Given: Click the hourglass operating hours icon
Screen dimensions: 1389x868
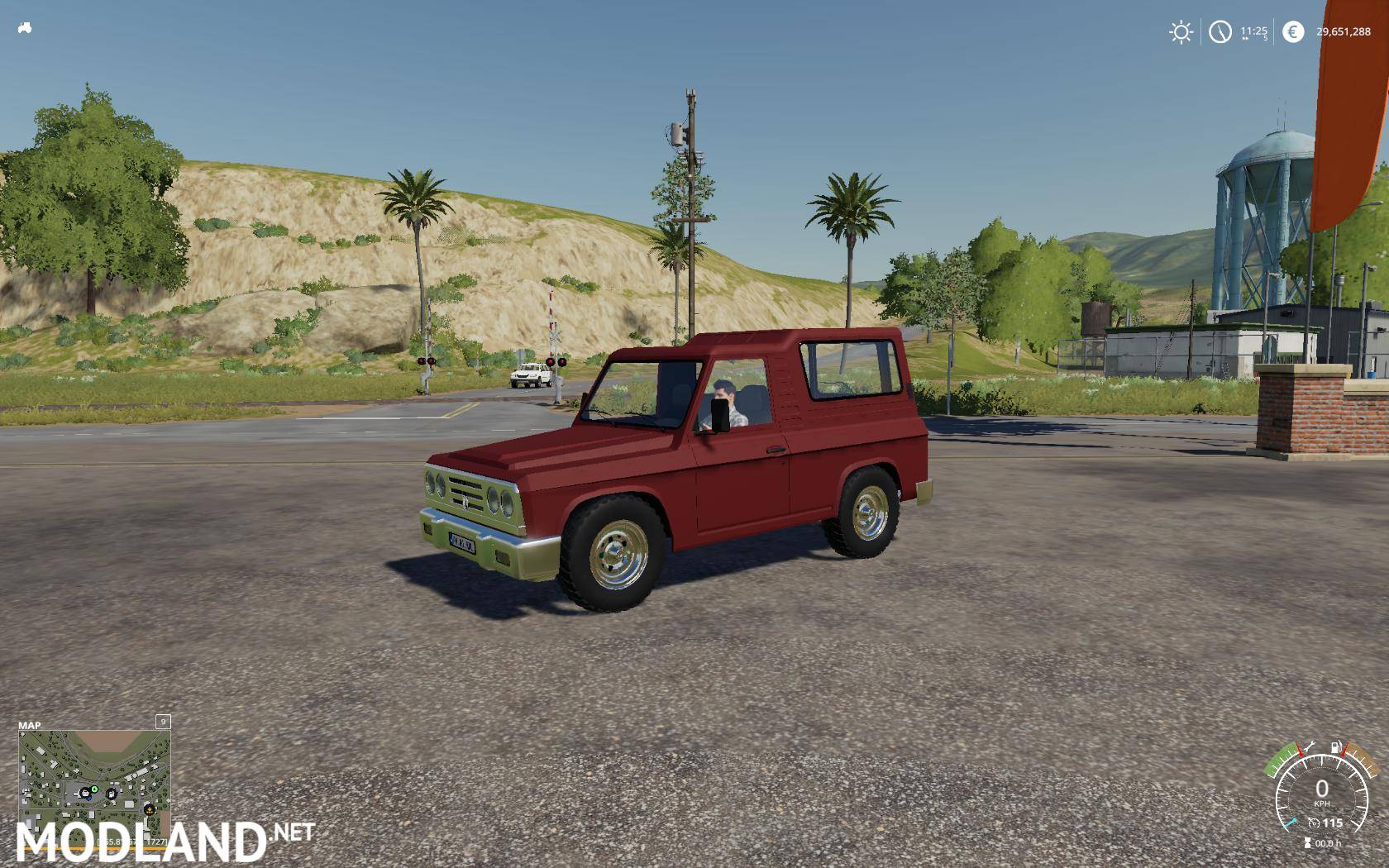Looking at the screenshot, I should click(1308, 842).
